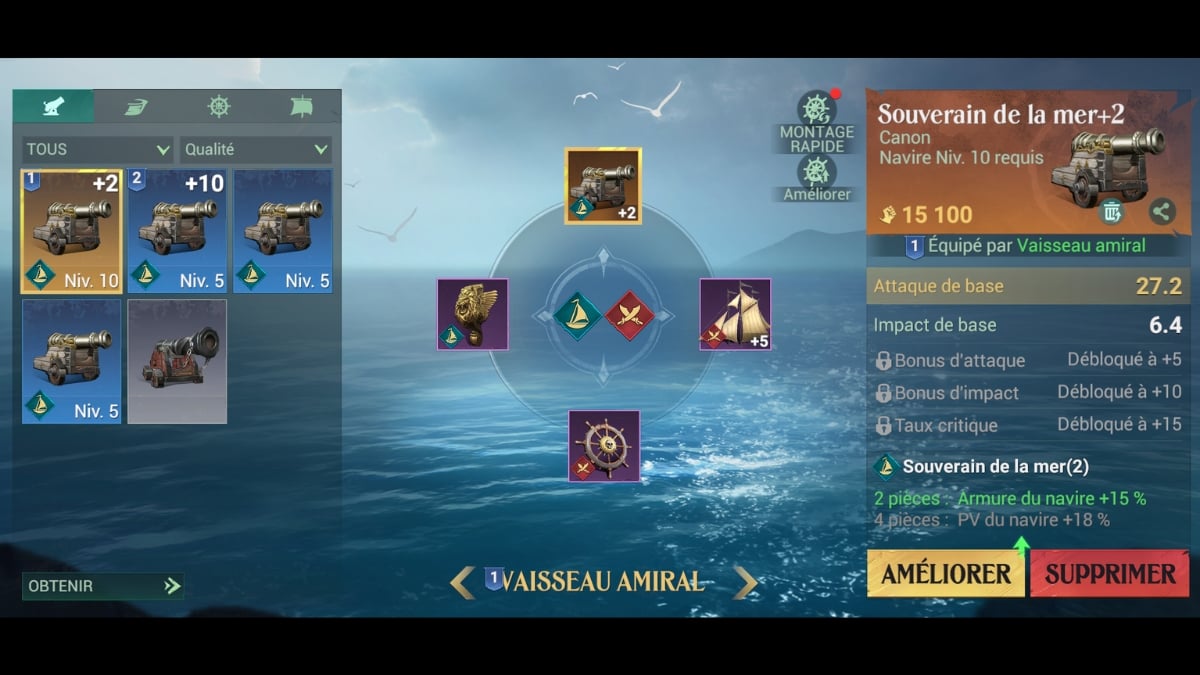Image resolution: width=1200 pixels, height=675 pixels.
Task: Select the equipped lion figurehead slot
Action: click(472, 314)
